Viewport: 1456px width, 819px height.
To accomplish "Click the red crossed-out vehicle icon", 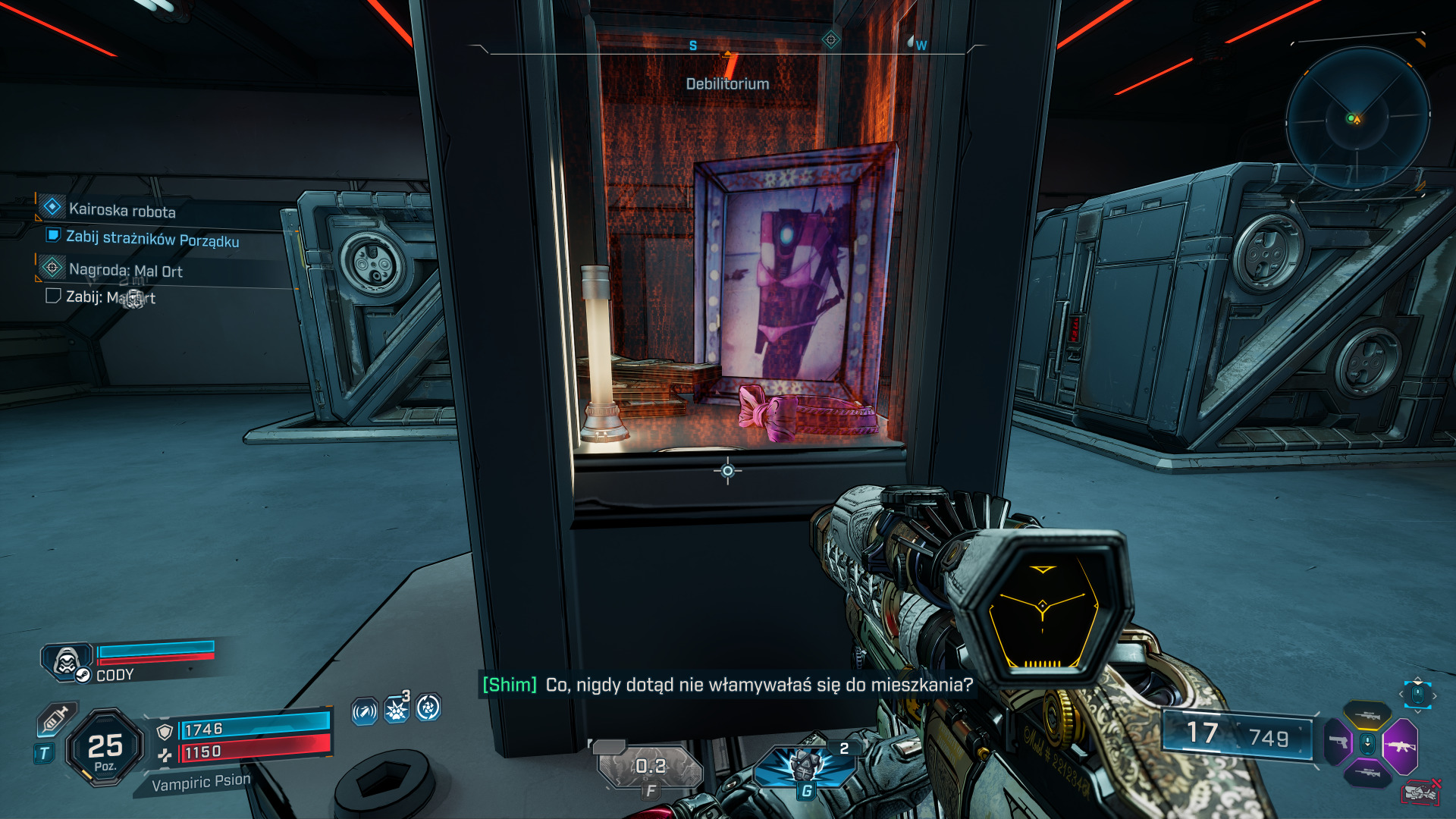I will point(1420,793).
